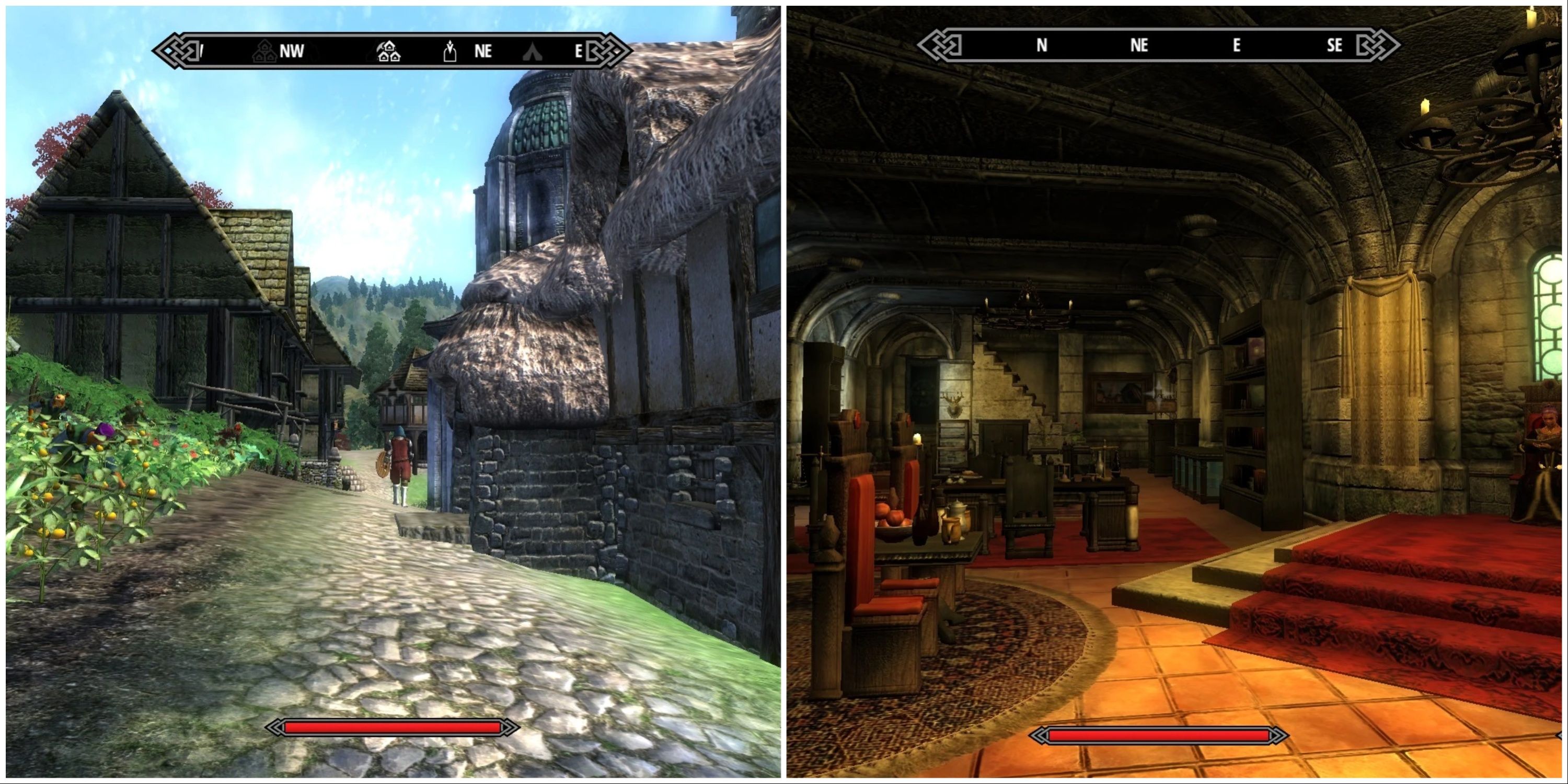Expand the SE compass direction marker
Screen dimensions: 1568x784
point(1334,45)
